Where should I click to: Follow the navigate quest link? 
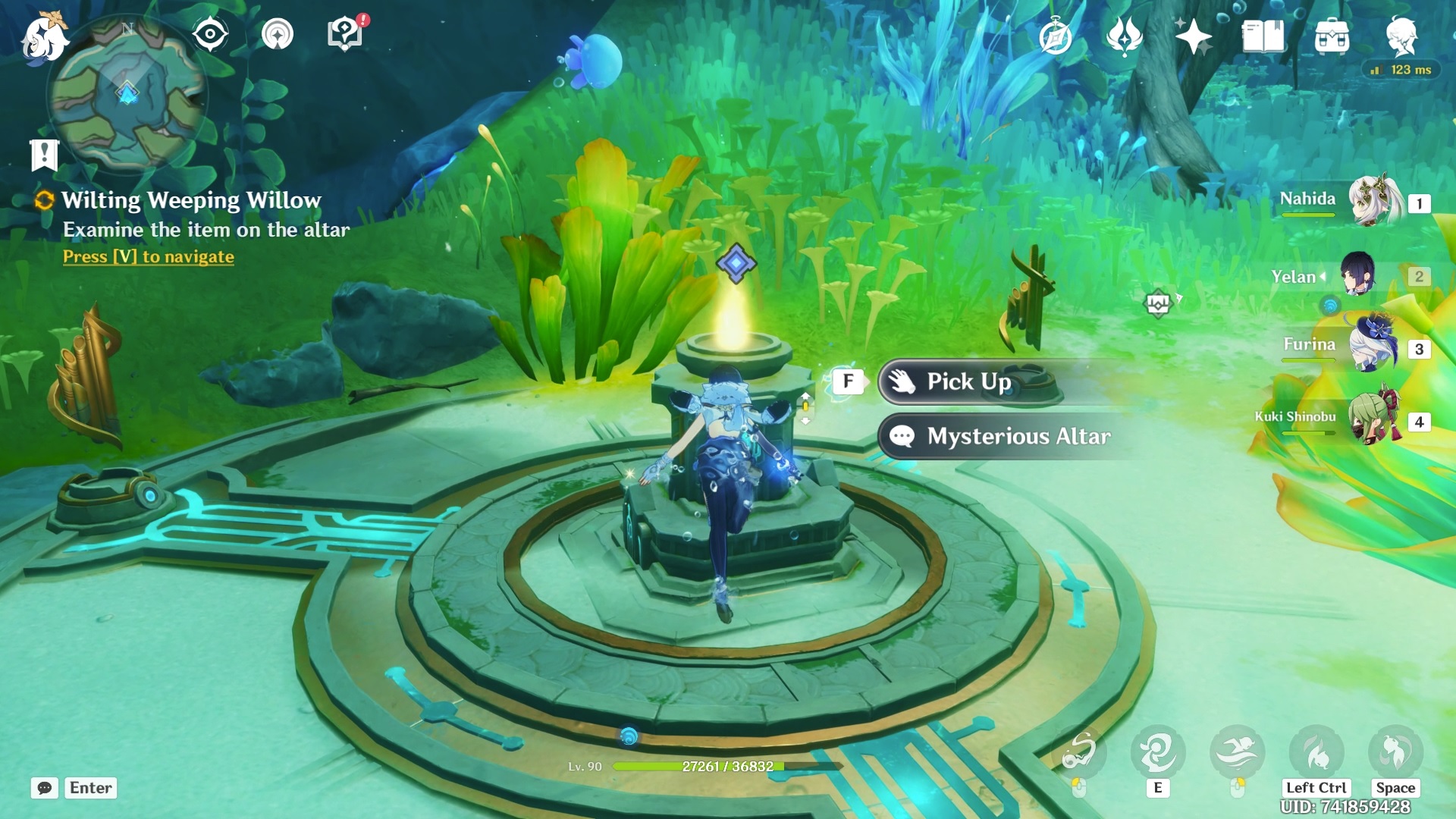coord(149,257)
